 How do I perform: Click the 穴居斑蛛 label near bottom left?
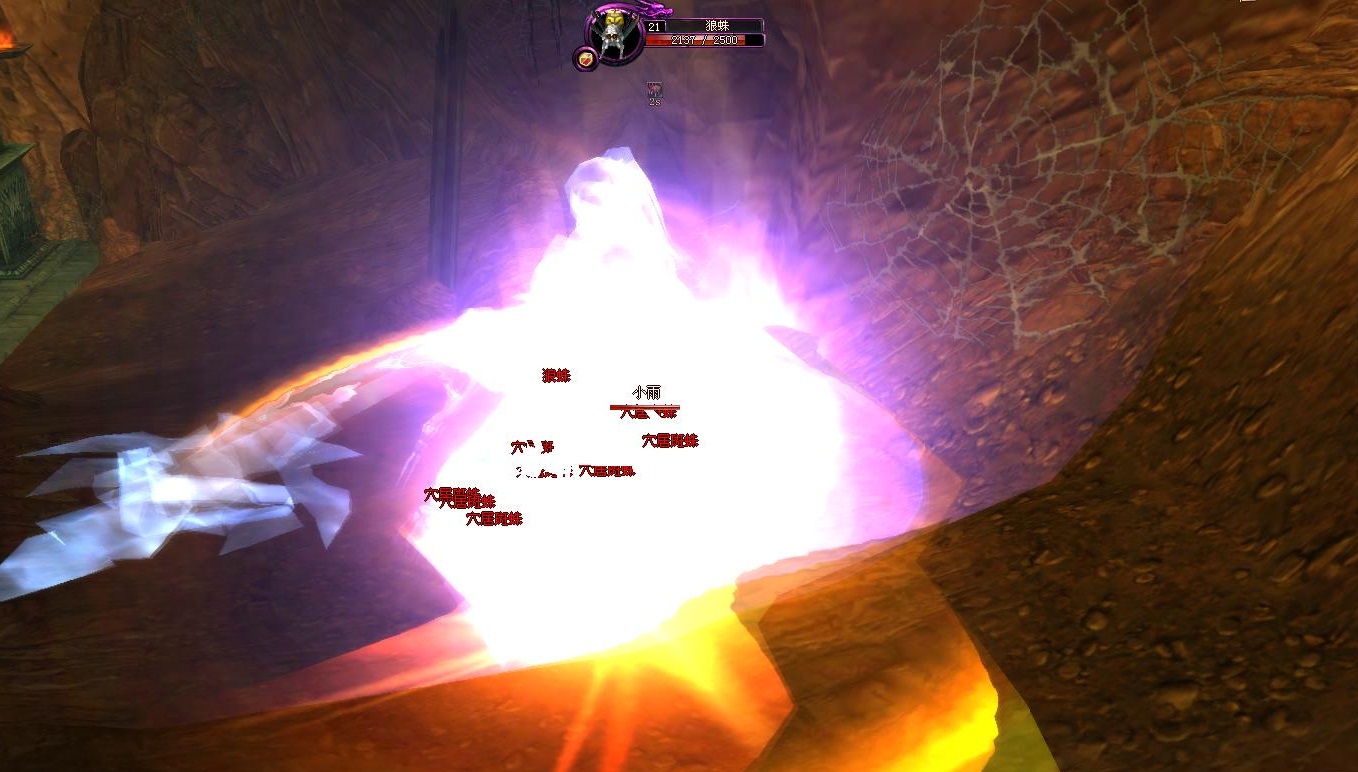click(x=494, y=518)
